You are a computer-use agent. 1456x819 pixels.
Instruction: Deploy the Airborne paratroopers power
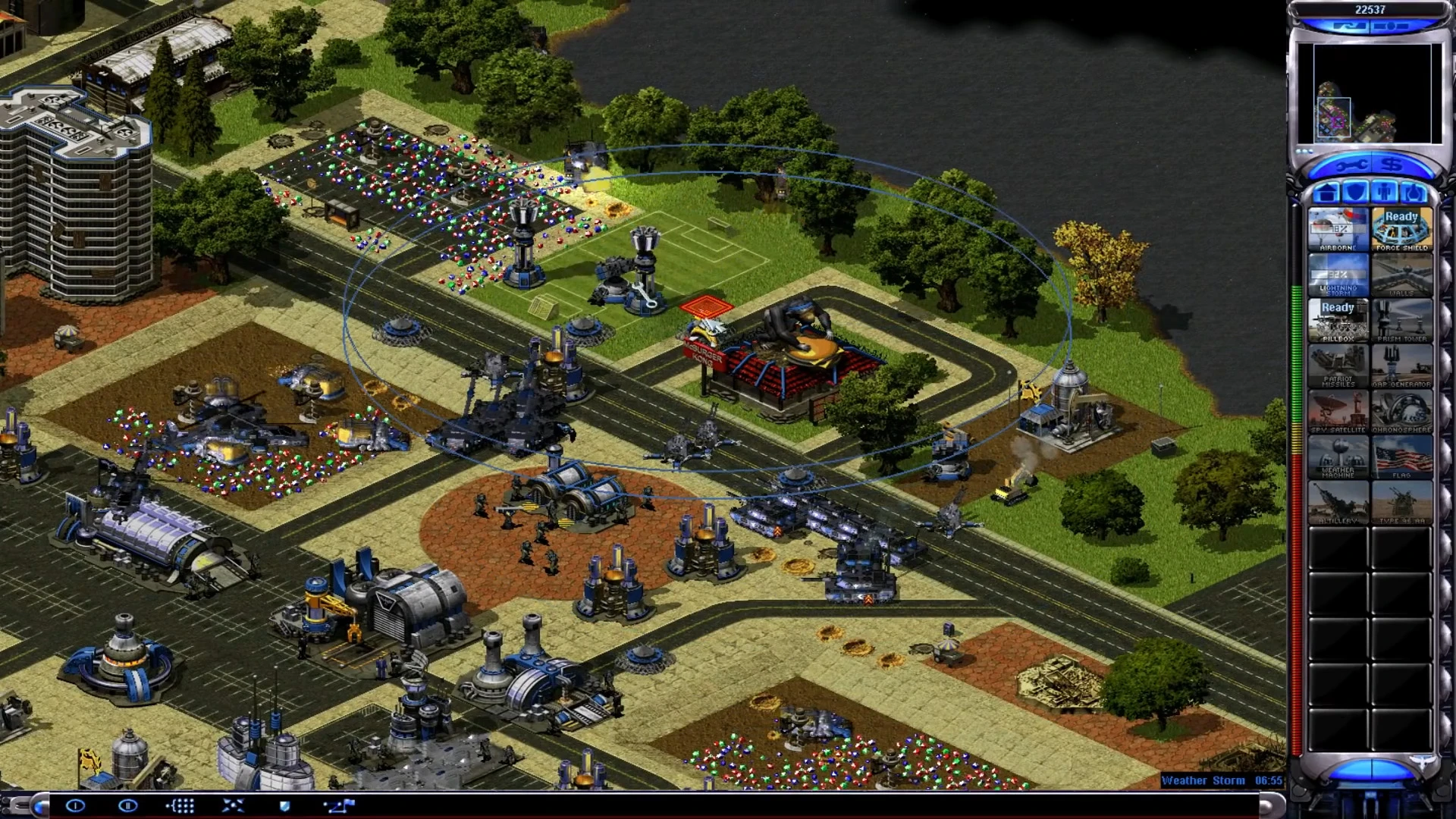point(1338,227)
